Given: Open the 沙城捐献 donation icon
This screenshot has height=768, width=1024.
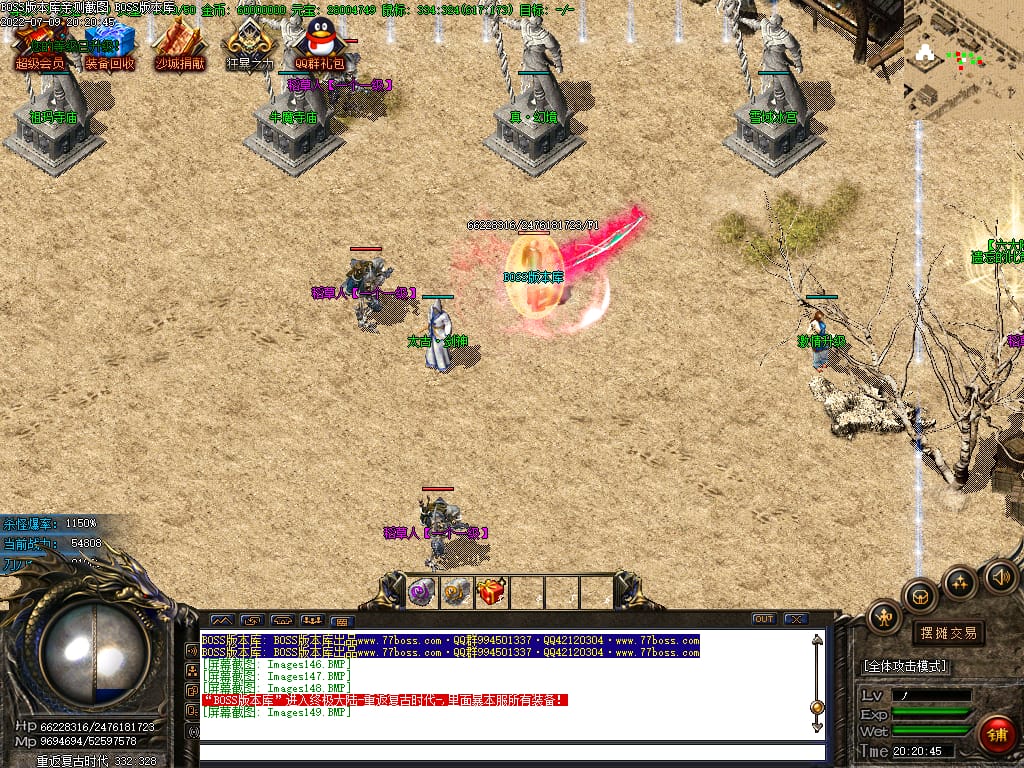Looking at the screenshot, I should coord(179,45).
